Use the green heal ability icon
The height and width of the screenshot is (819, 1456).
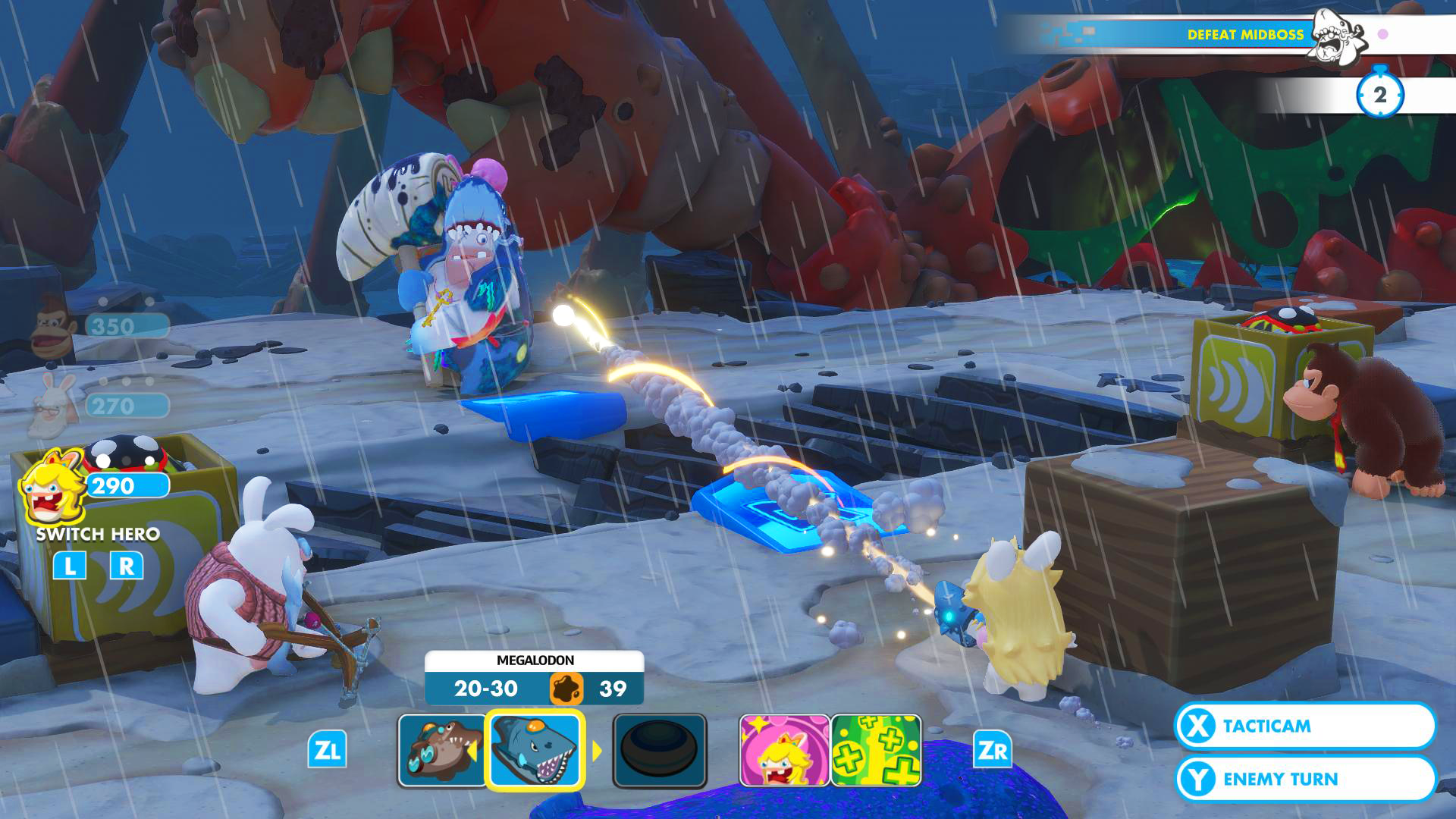876,750
